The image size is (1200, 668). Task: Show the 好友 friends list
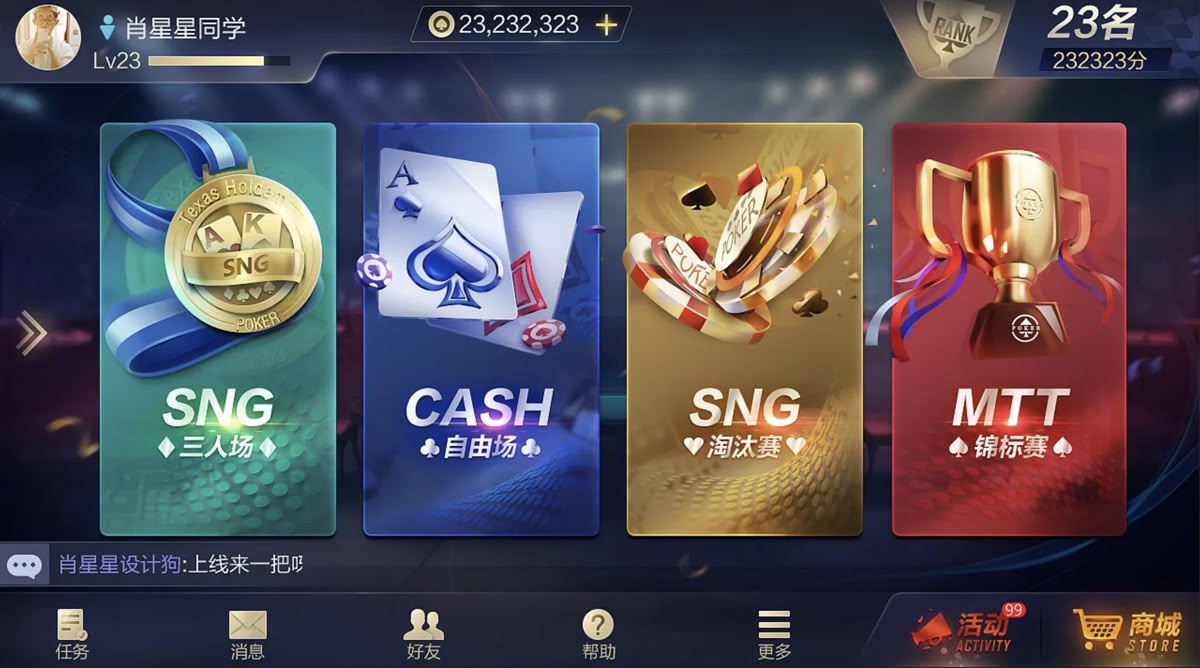point(423,634)
